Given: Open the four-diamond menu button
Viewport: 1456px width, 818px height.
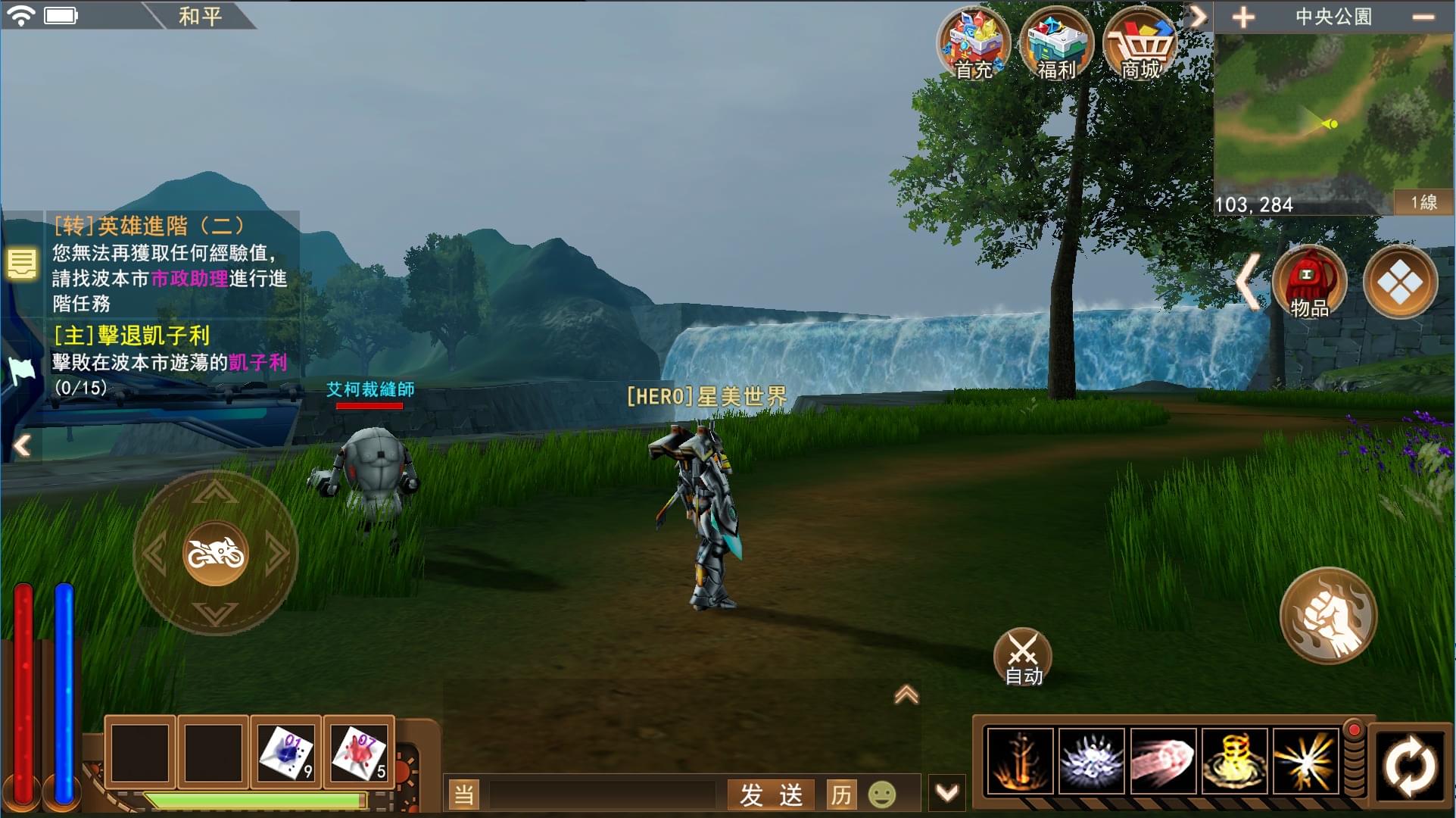Looking at the screenshot, I should (1399, 283).
